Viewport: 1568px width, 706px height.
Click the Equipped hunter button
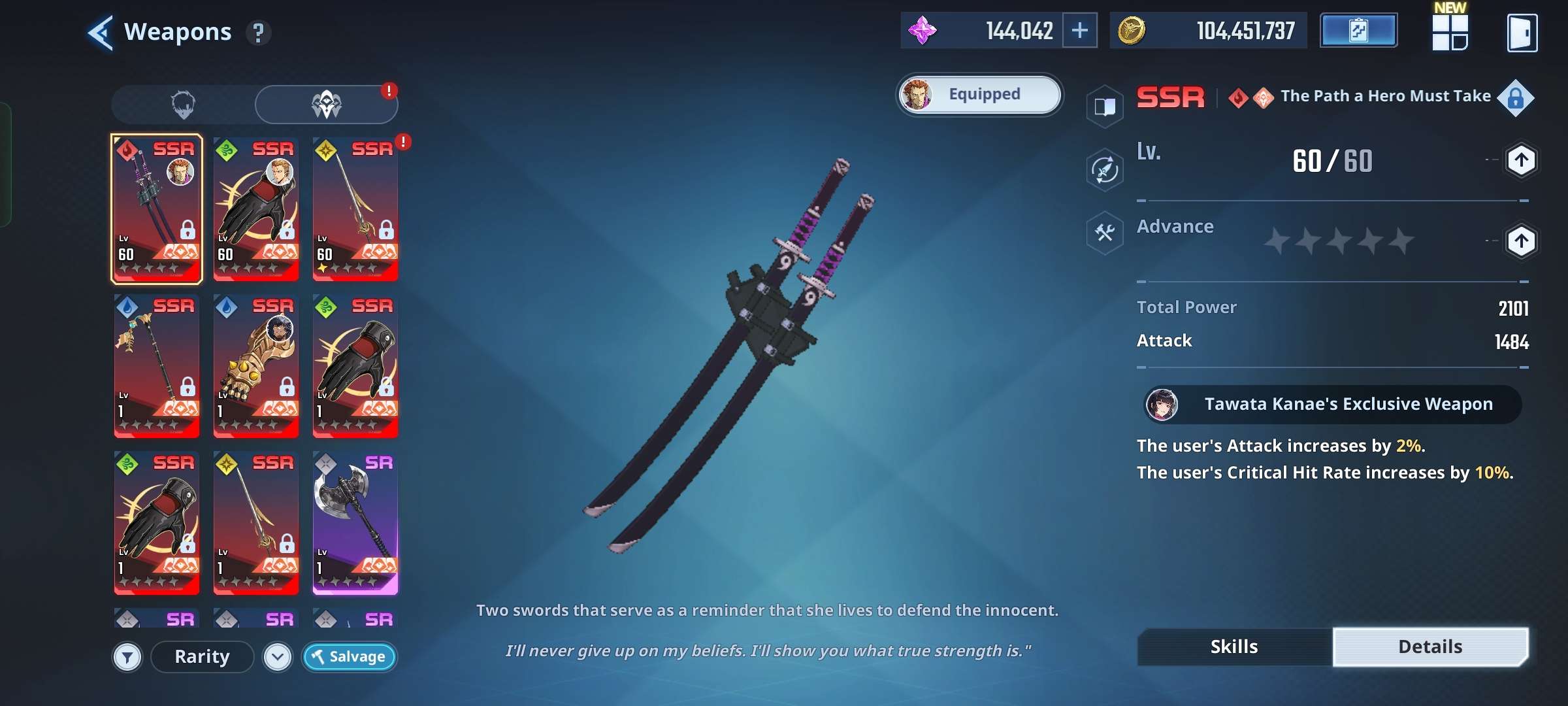point(979,95)
